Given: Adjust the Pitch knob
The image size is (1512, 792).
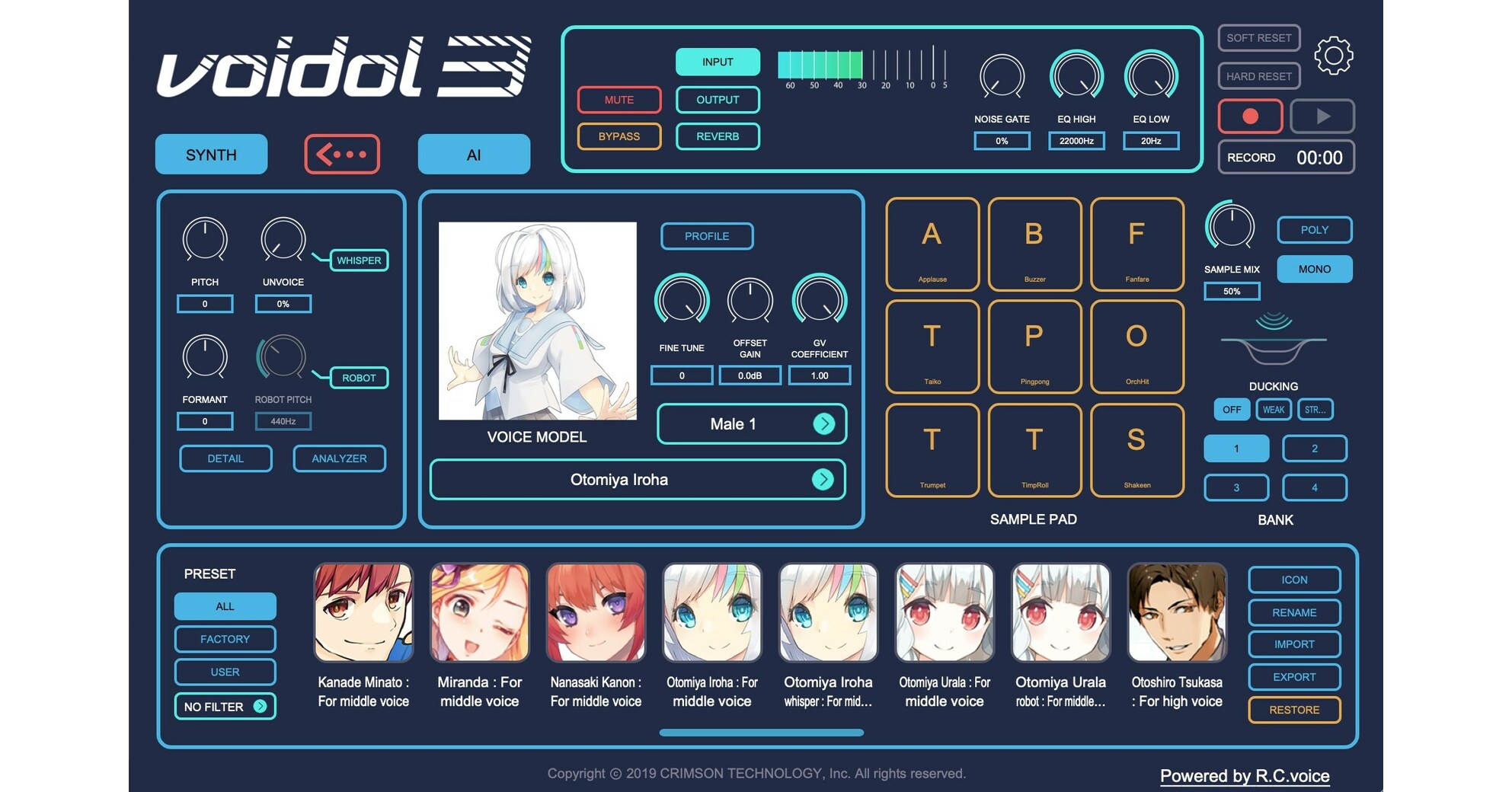Looking at the screenshot, I should (x=204, y=240).
